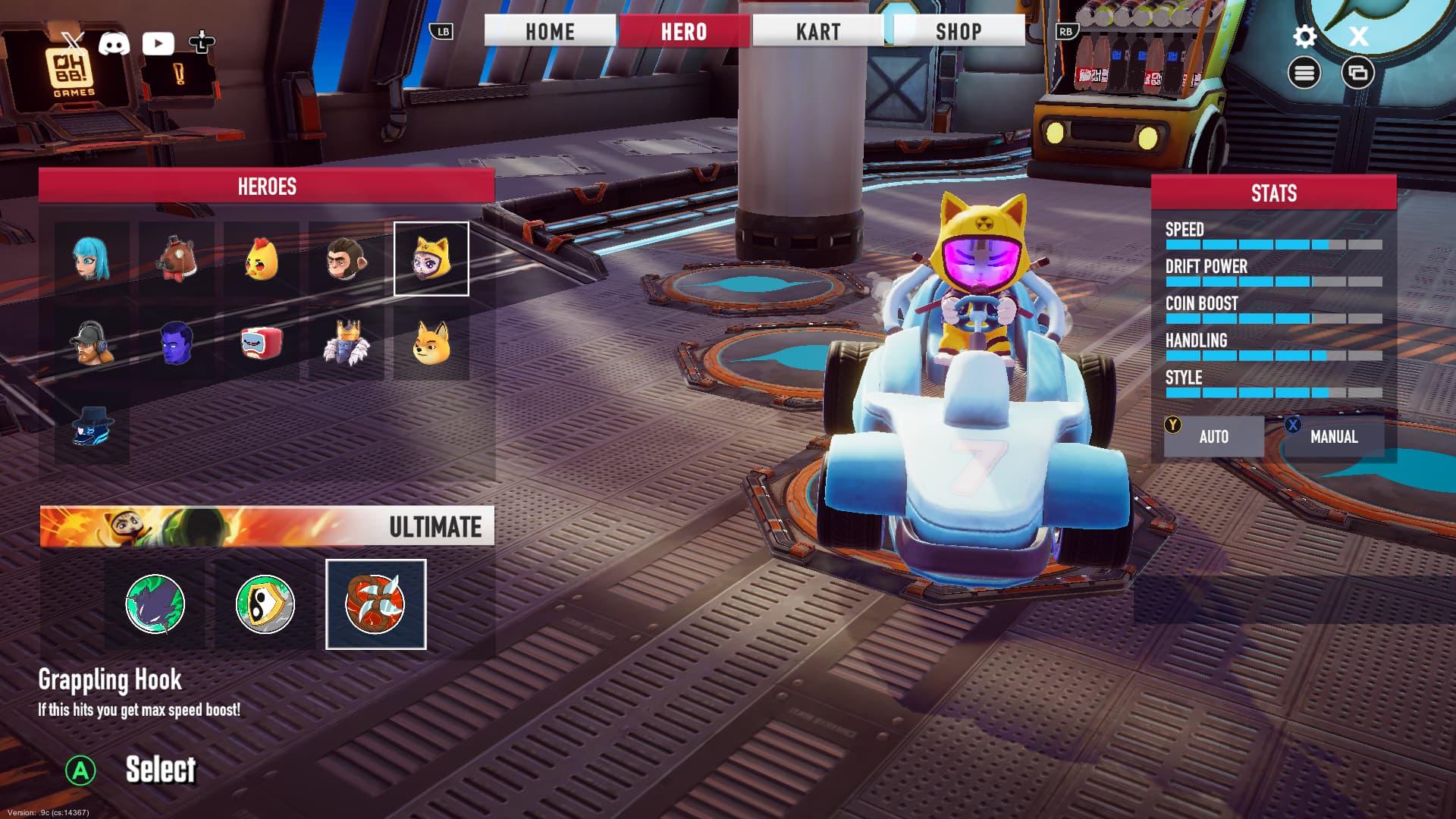Select the purple-faced hero portrait
Screen dimensions: 1456x819
[177, 343]
